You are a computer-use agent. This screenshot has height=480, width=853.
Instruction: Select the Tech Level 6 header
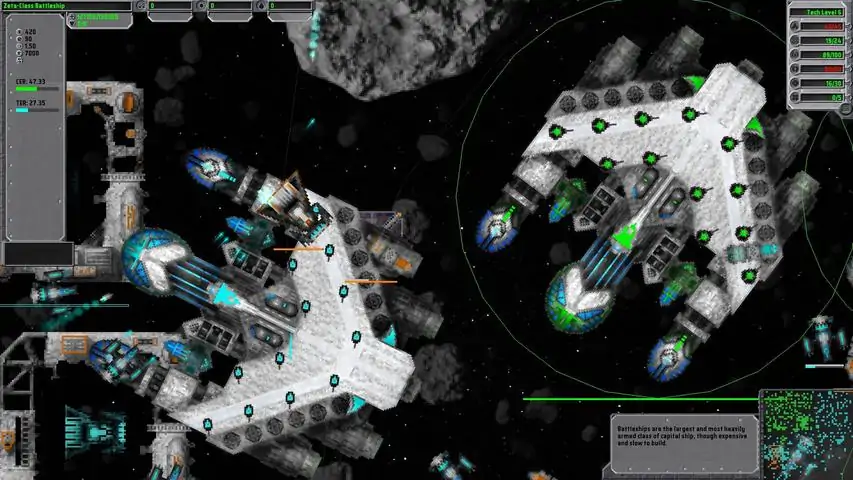pos(819,13)
